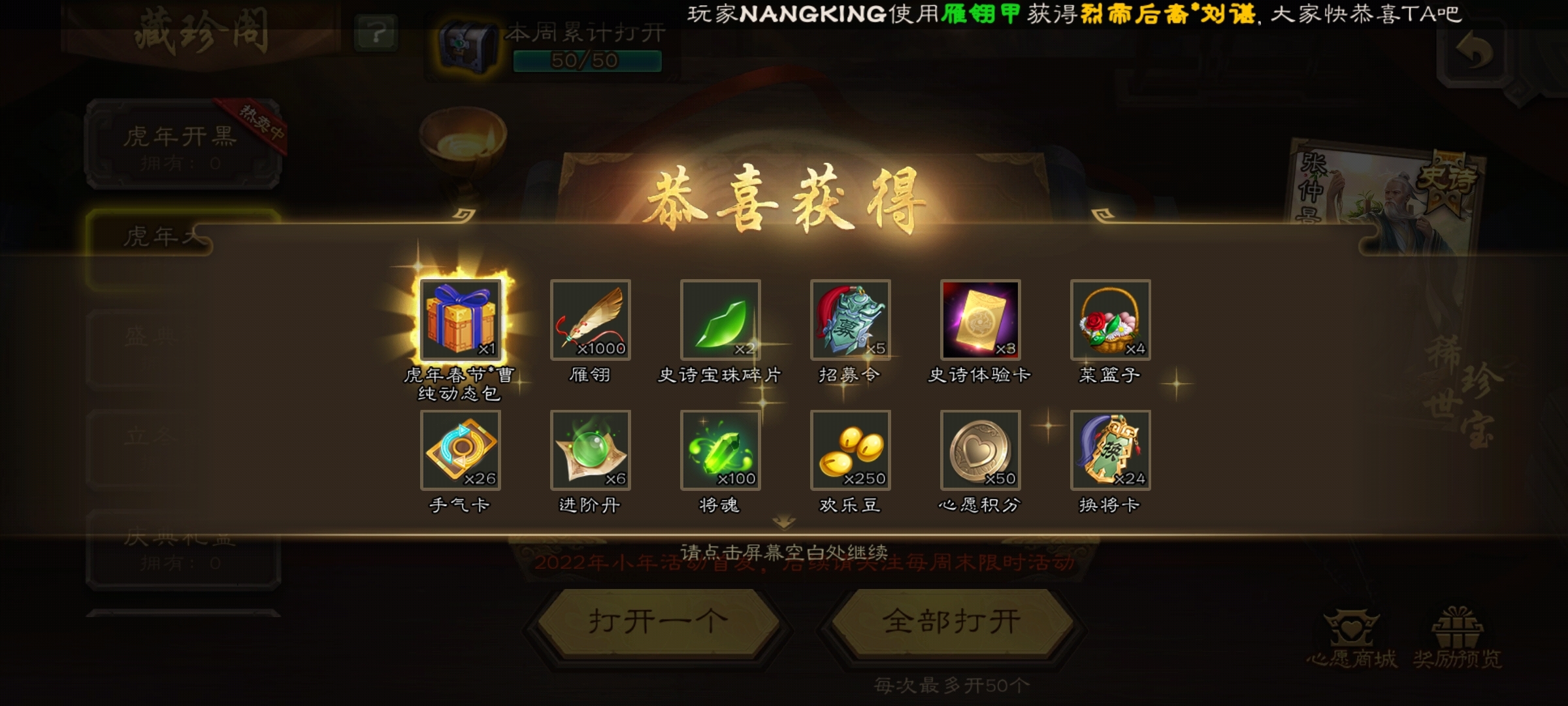Select the 进阶丹 advancement pill icon
The image size is (1568, 706).
(x=590, y=450)
